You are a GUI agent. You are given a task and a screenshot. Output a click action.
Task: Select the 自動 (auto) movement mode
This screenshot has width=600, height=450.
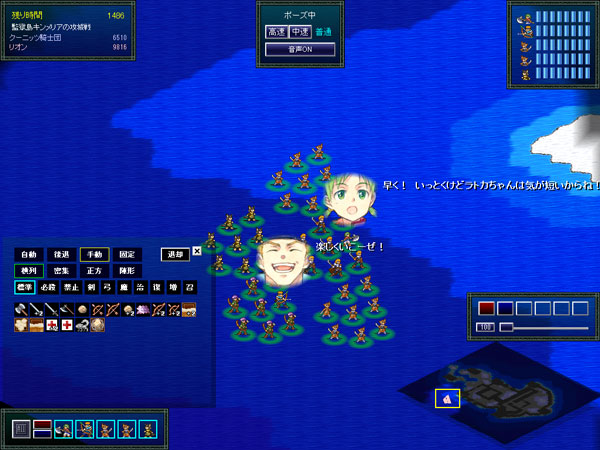[x=28, y=254]
